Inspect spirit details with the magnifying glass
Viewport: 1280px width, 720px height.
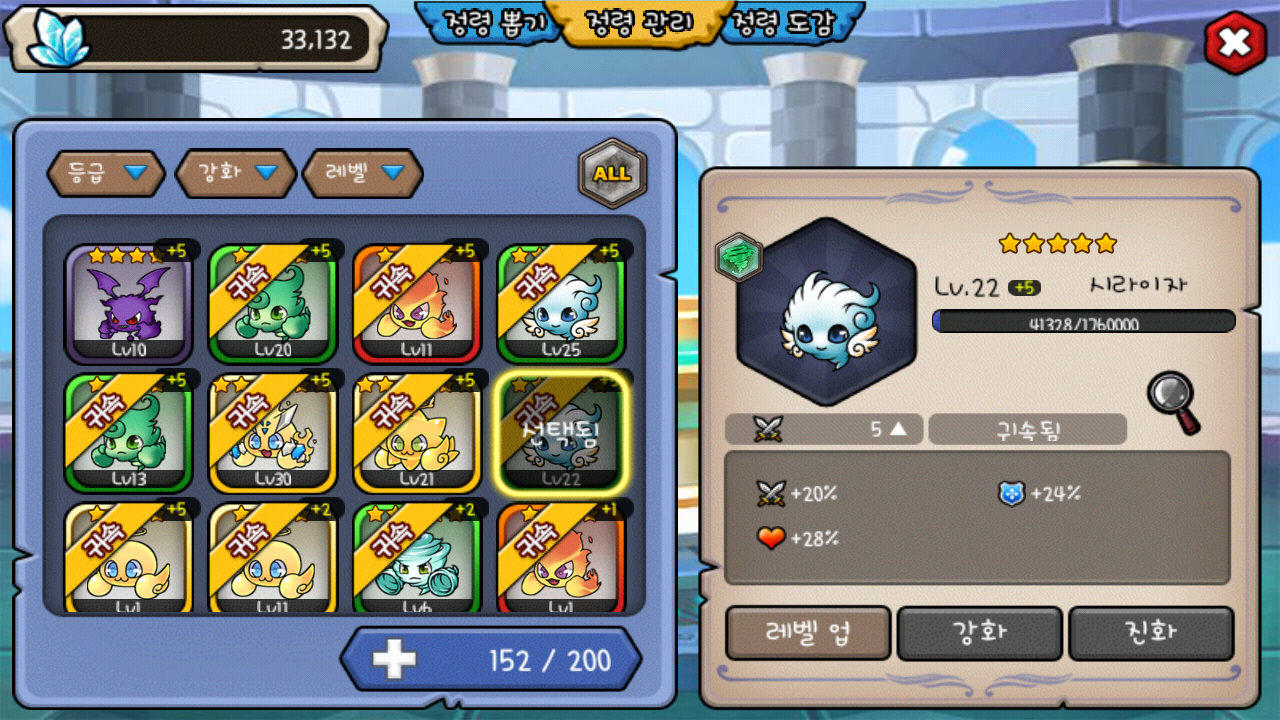[x=1173, y=402]
